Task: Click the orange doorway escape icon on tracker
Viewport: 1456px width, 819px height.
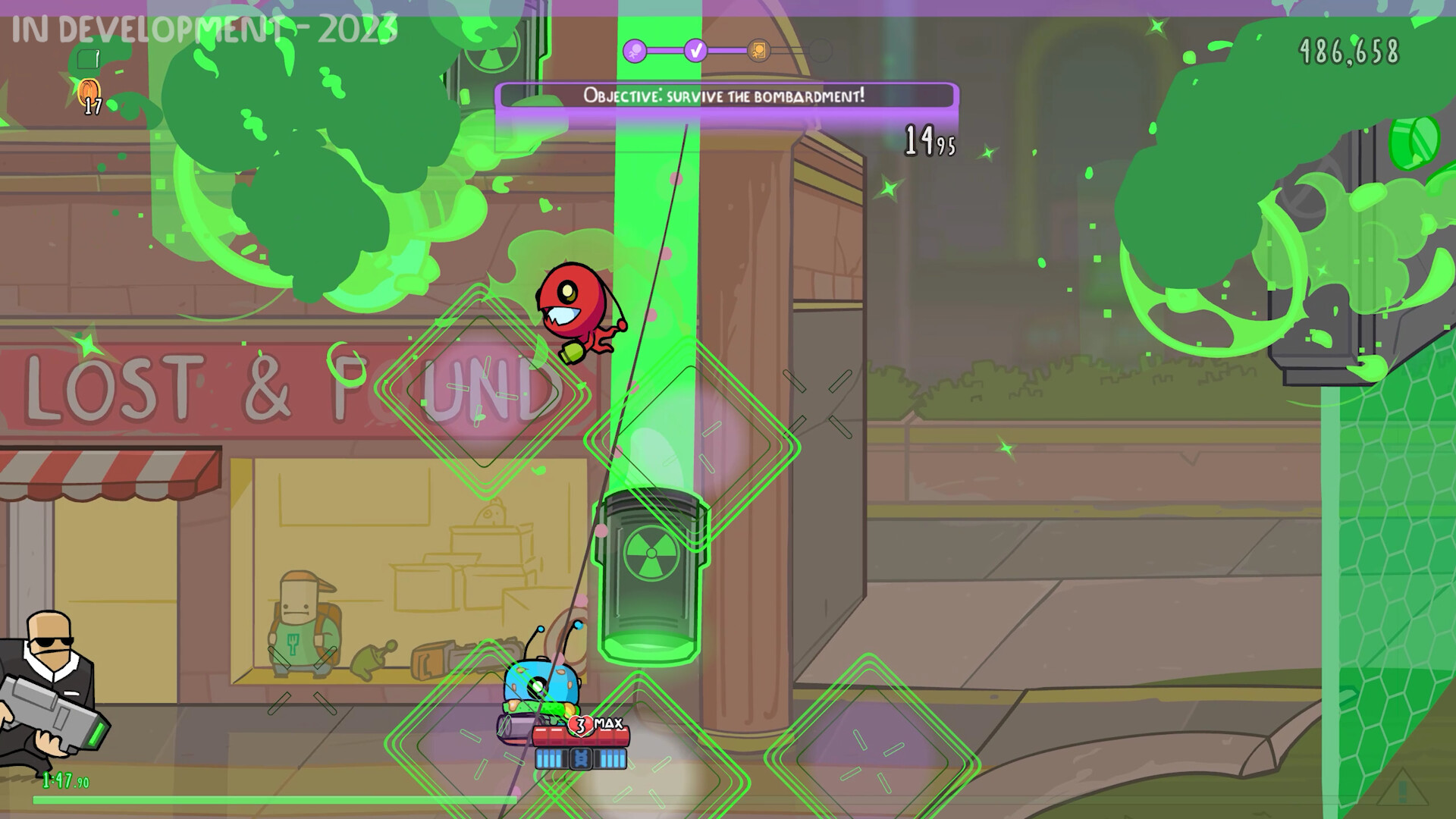Action: click(758, 50)
